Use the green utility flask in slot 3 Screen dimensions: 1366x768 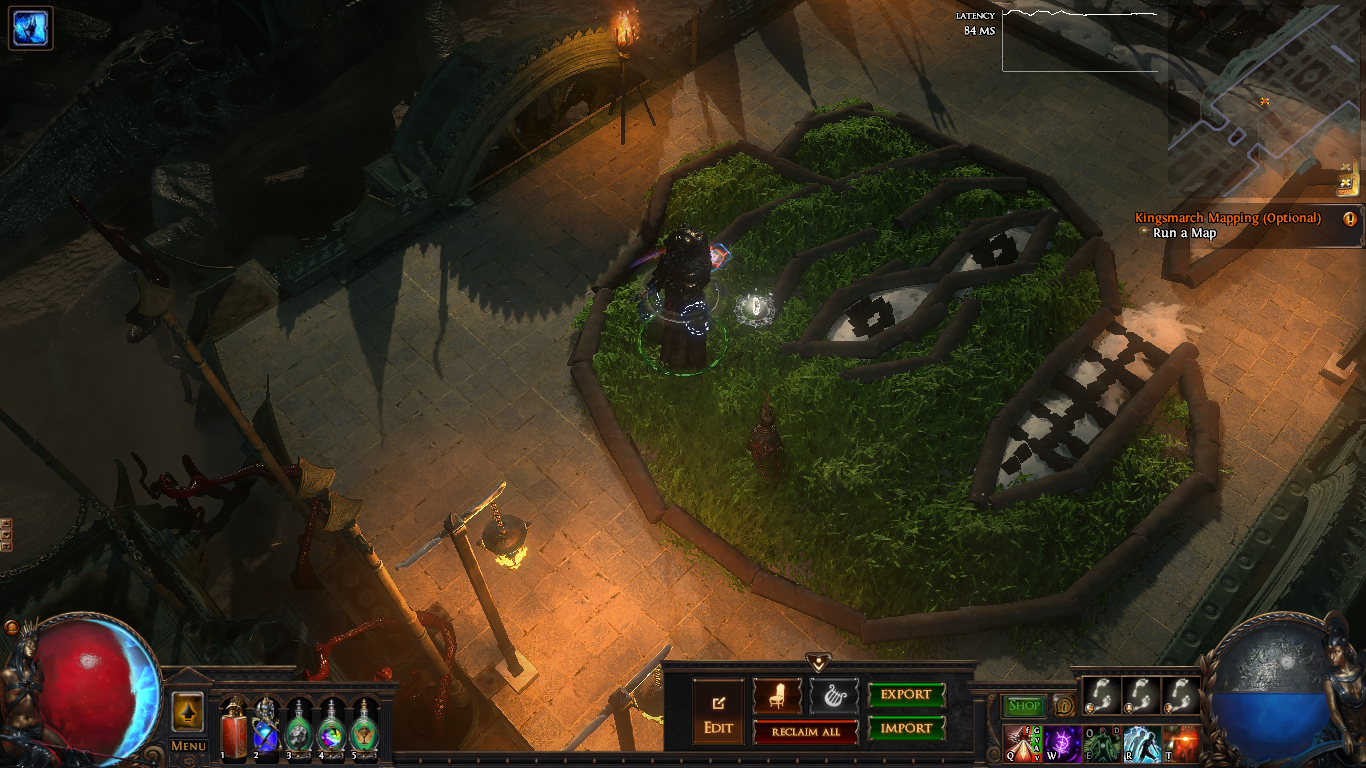point(299,727)
